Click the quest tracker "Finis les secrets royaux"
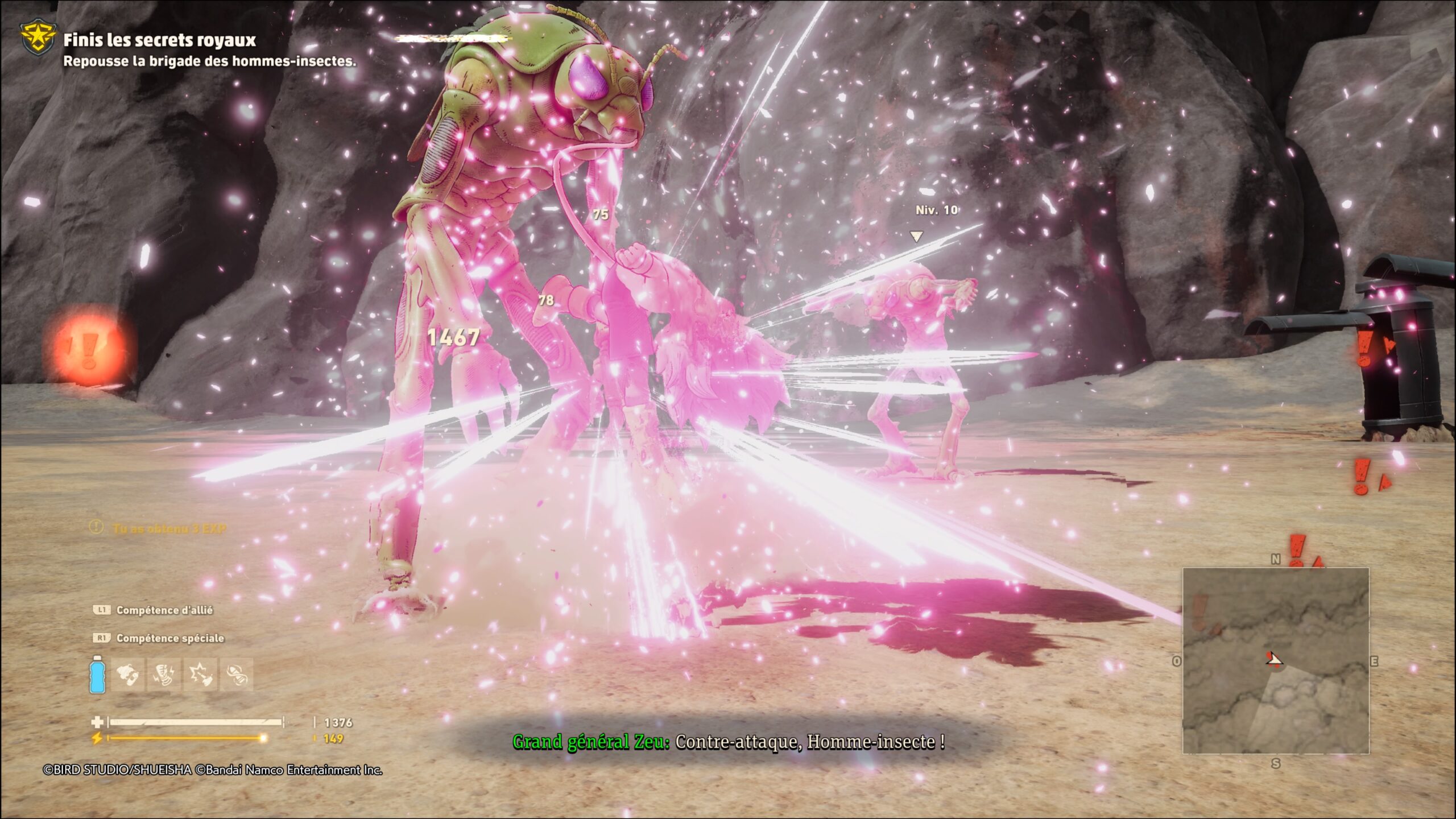This screenshot has width=1456, height=819. 159,40
